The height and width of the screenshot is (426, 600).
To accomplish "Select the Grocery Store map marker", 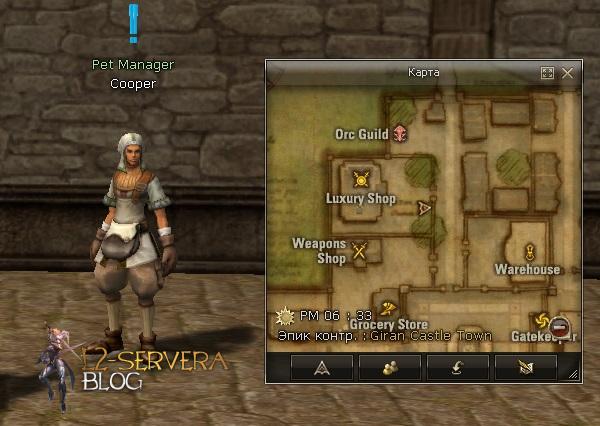I will coord(390,308).
